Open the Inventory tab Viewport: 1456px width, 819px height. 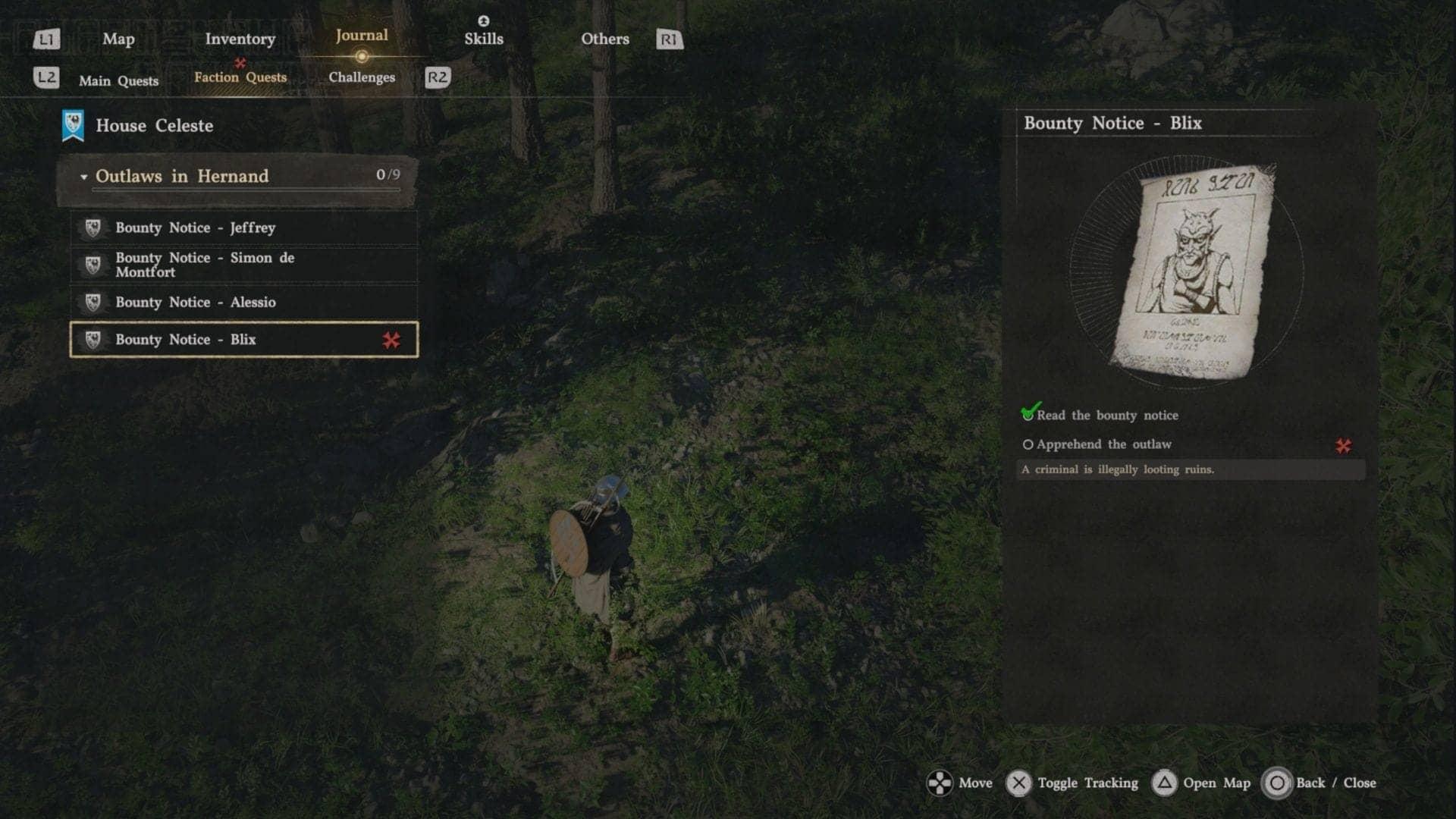[x=240, y=39]
